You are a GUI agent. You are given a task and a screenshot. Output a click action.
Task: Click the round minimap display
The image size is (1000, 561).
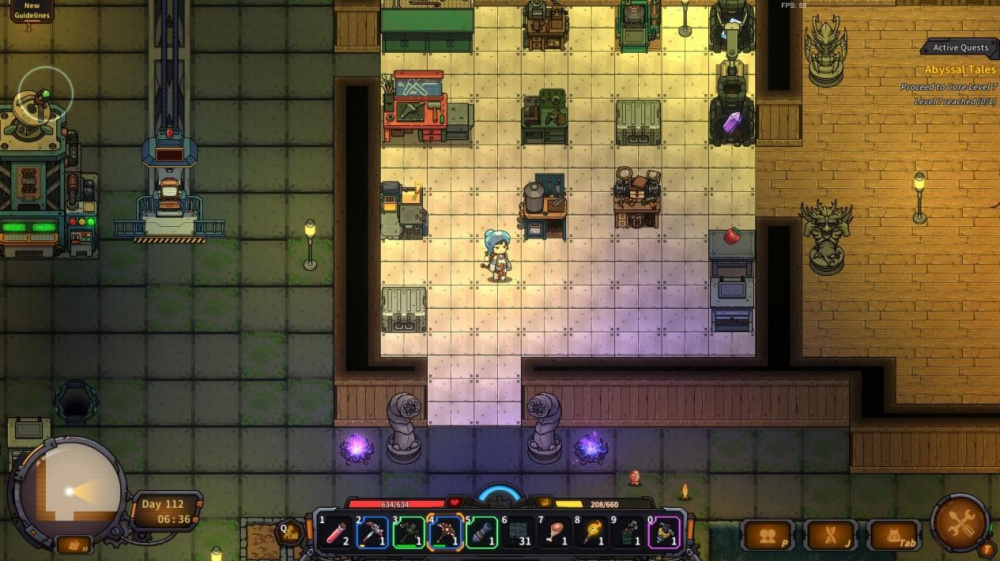tap(68, 491)
